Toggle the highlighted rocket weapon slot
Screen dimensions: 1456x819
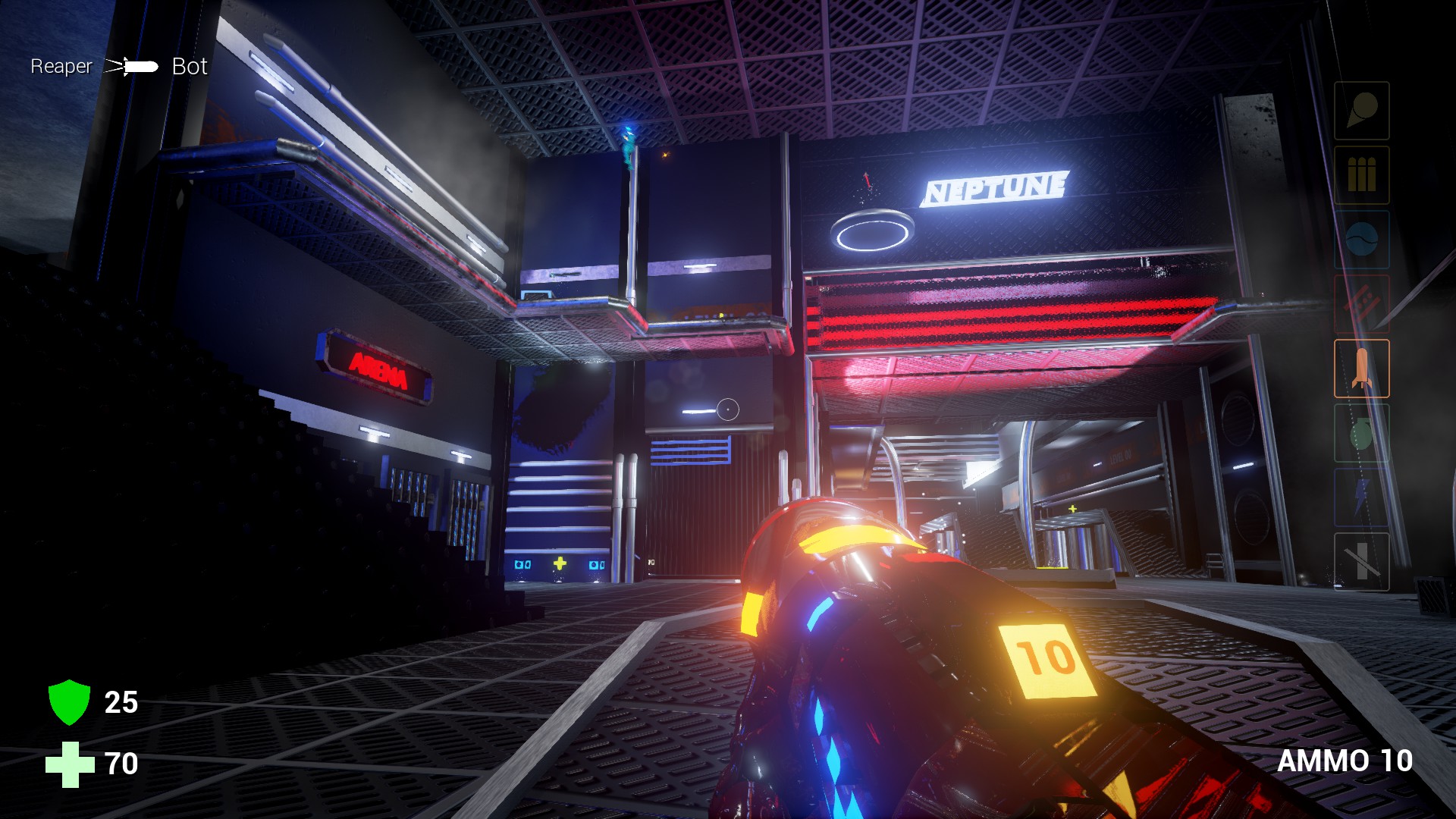pyautogui.click(x=1361, y=368)
